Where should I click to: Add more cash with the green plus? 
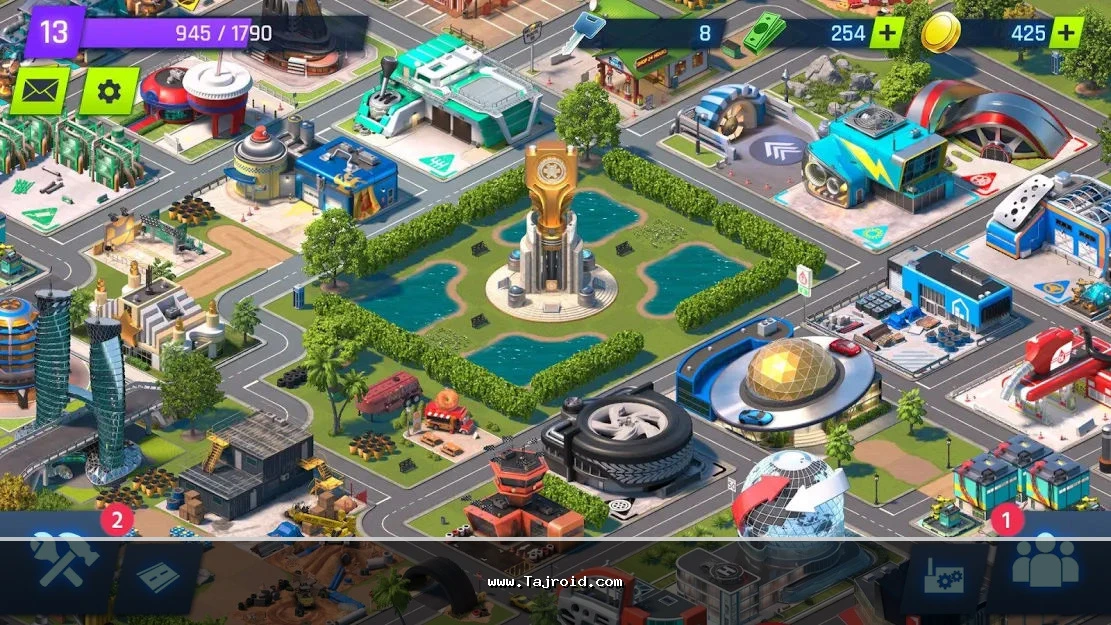point(886,33)
